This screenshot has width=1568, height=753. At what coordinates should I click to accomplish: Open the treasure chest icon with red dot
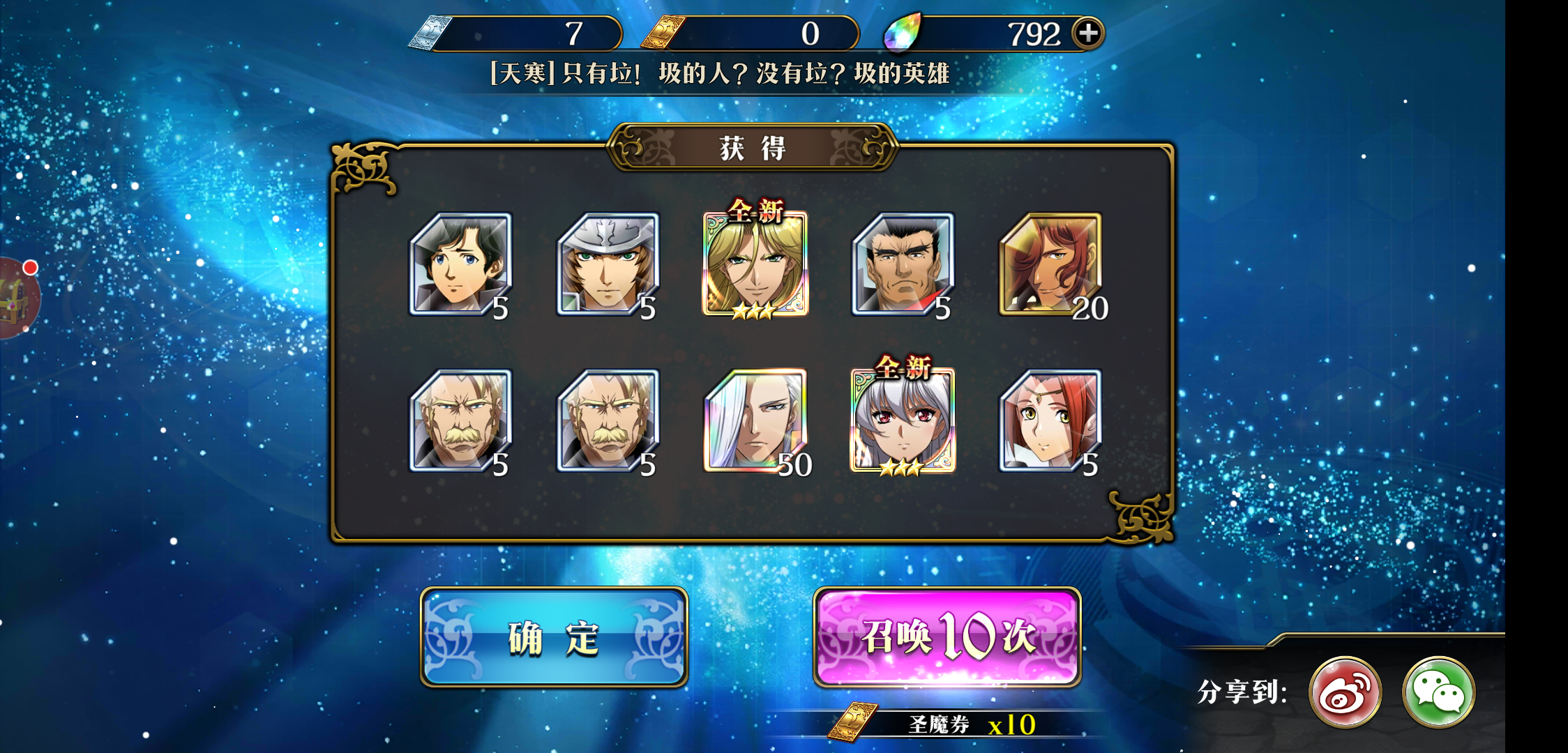[15, 298]
